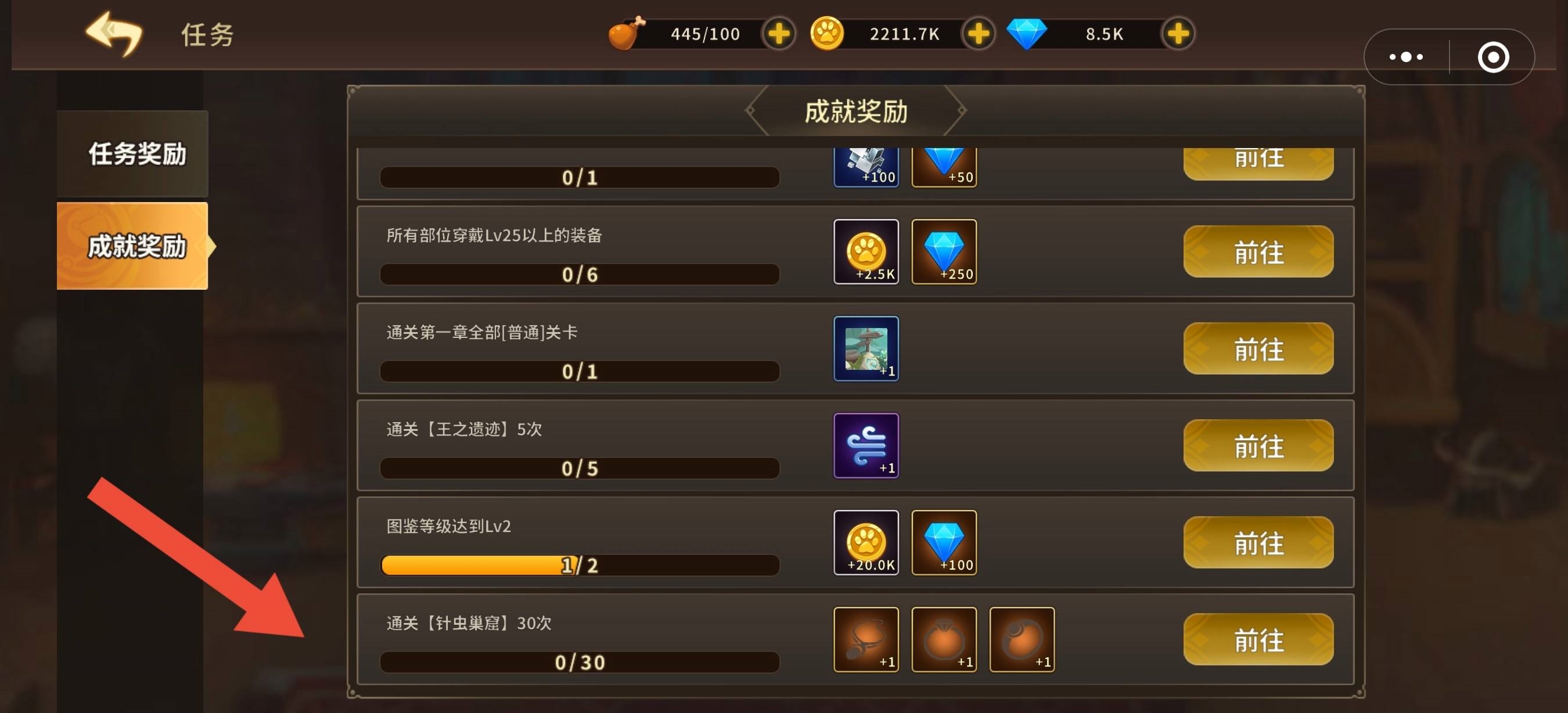Click the plus to add stamina
1568x713 pixels.
tap(778, 34)
